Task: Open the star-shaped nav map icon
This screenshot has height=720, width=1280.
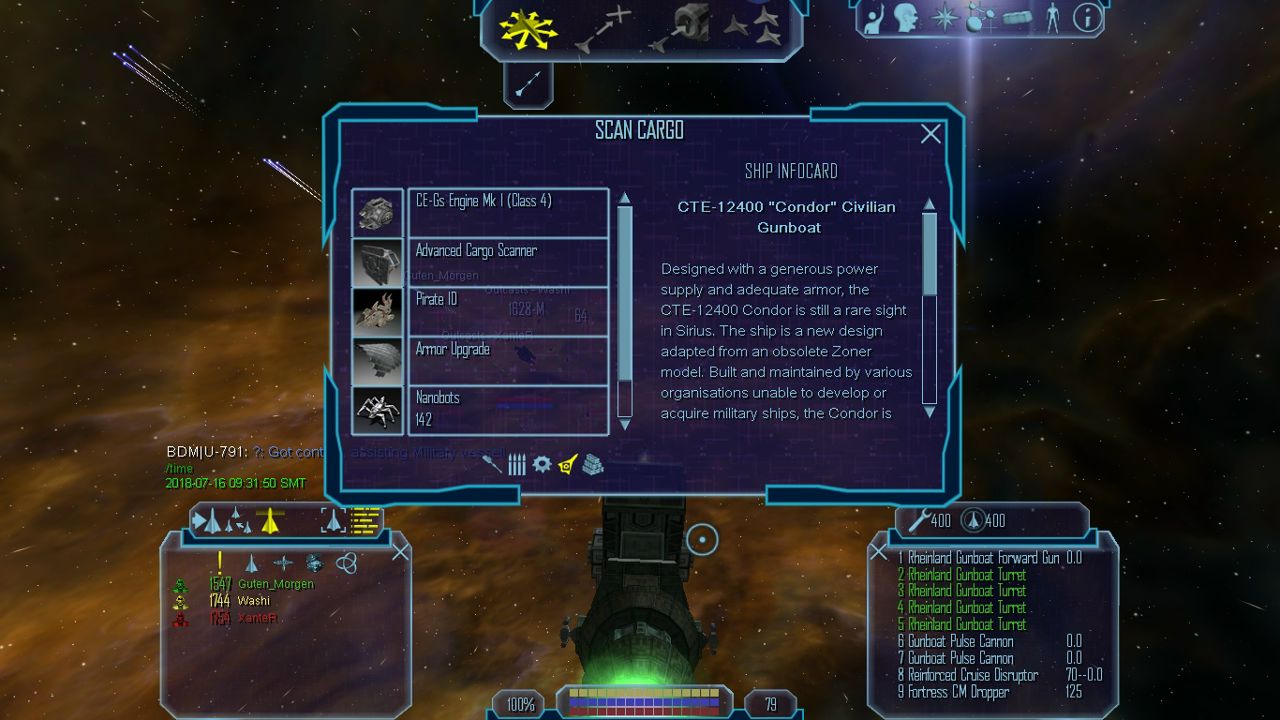Action: tap(944, 17)
